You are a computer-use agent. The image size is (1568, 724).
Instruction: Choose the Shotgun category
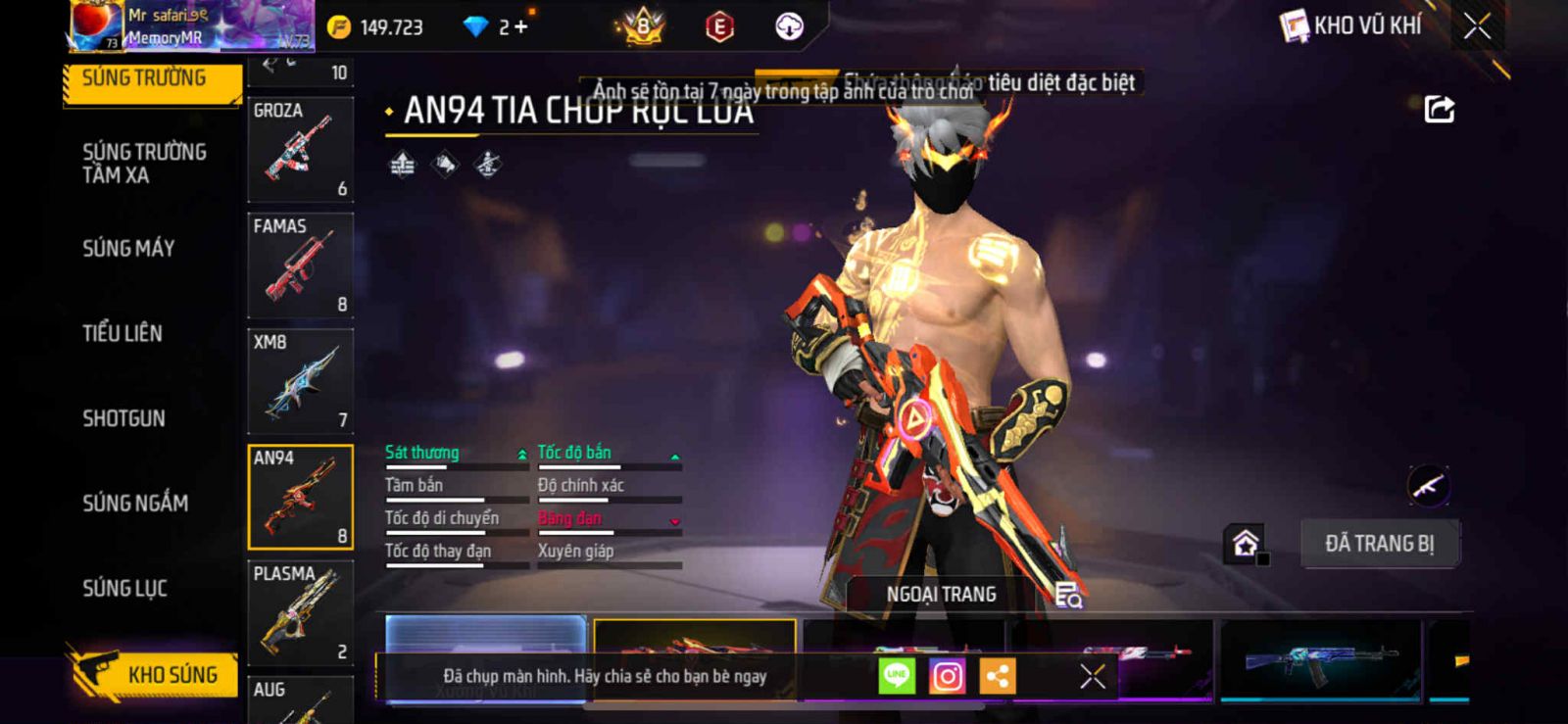click(x=123, y=419)
